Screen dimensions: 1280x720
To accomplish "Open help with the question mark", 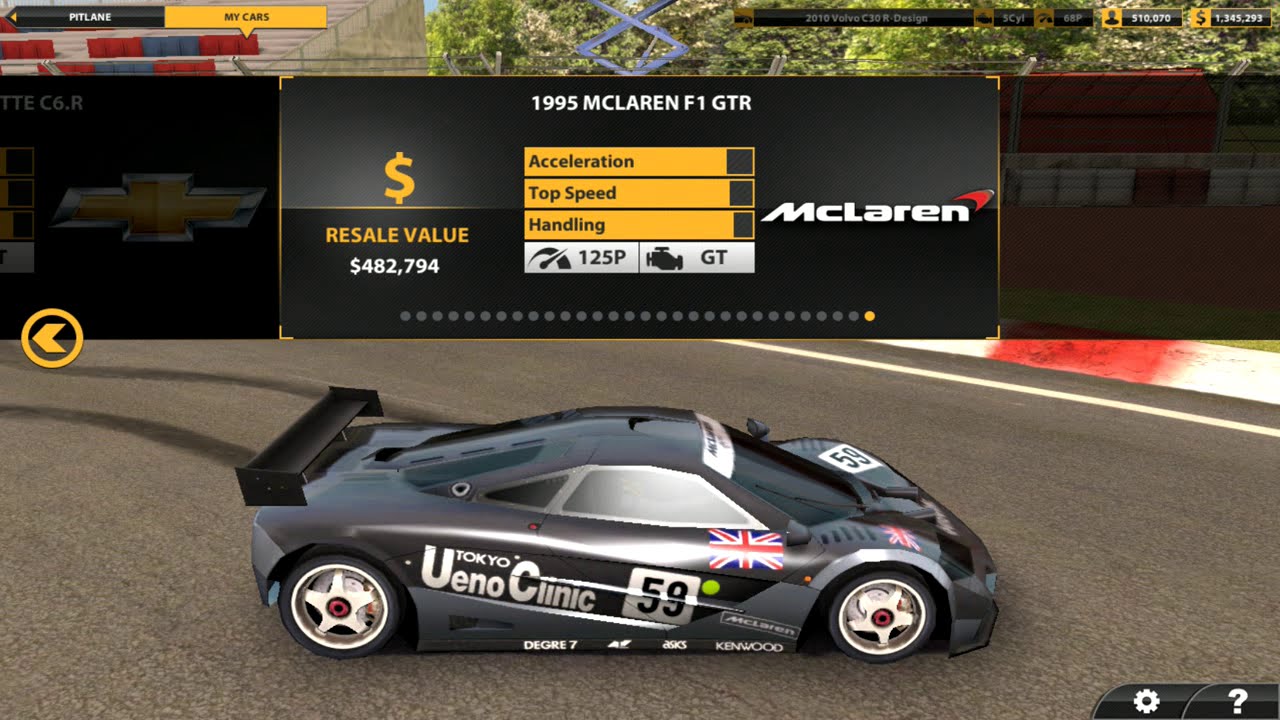I will coord(1237,701).
